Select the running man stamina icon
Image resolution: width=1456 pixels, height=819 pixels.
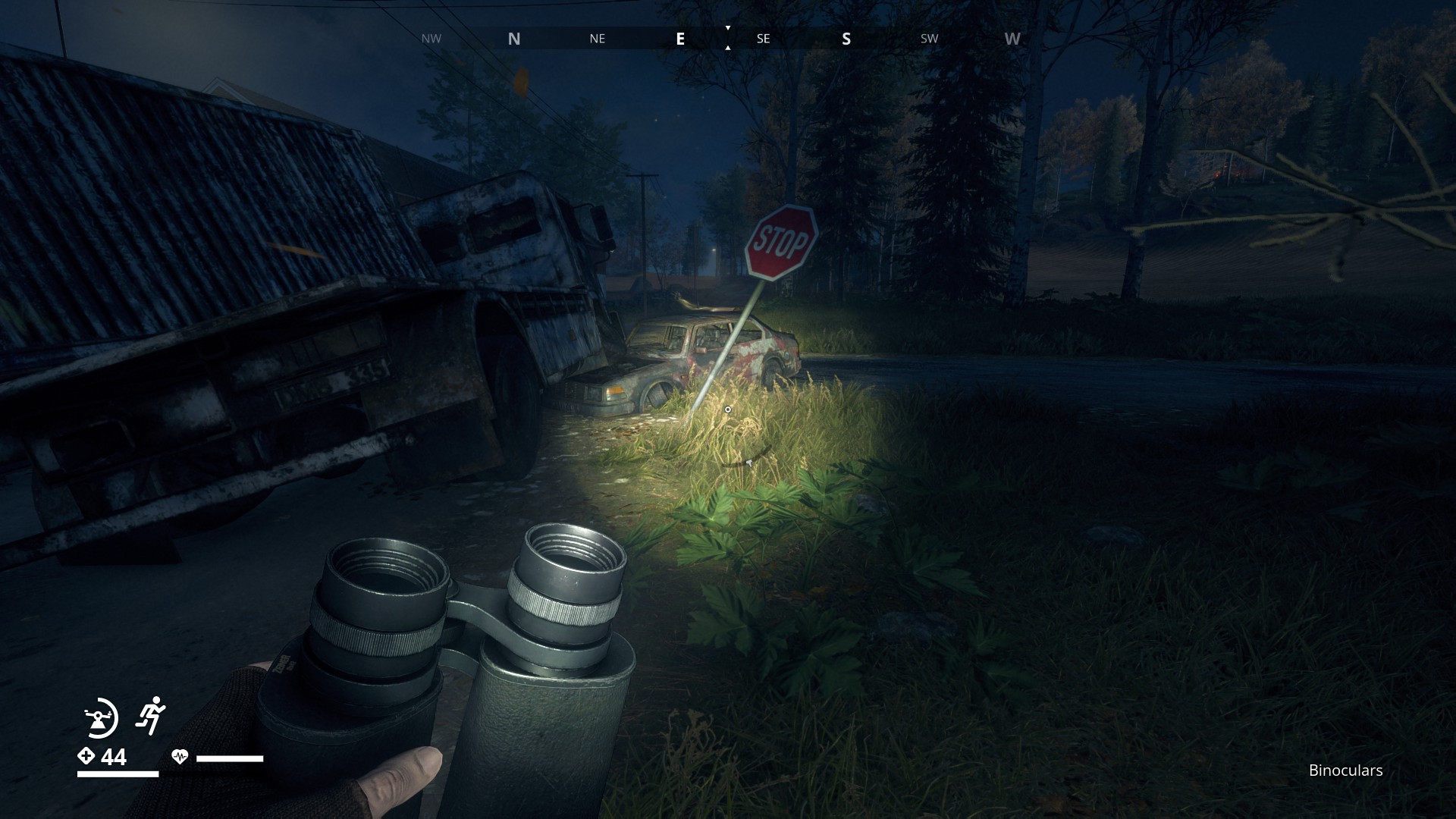151,714
